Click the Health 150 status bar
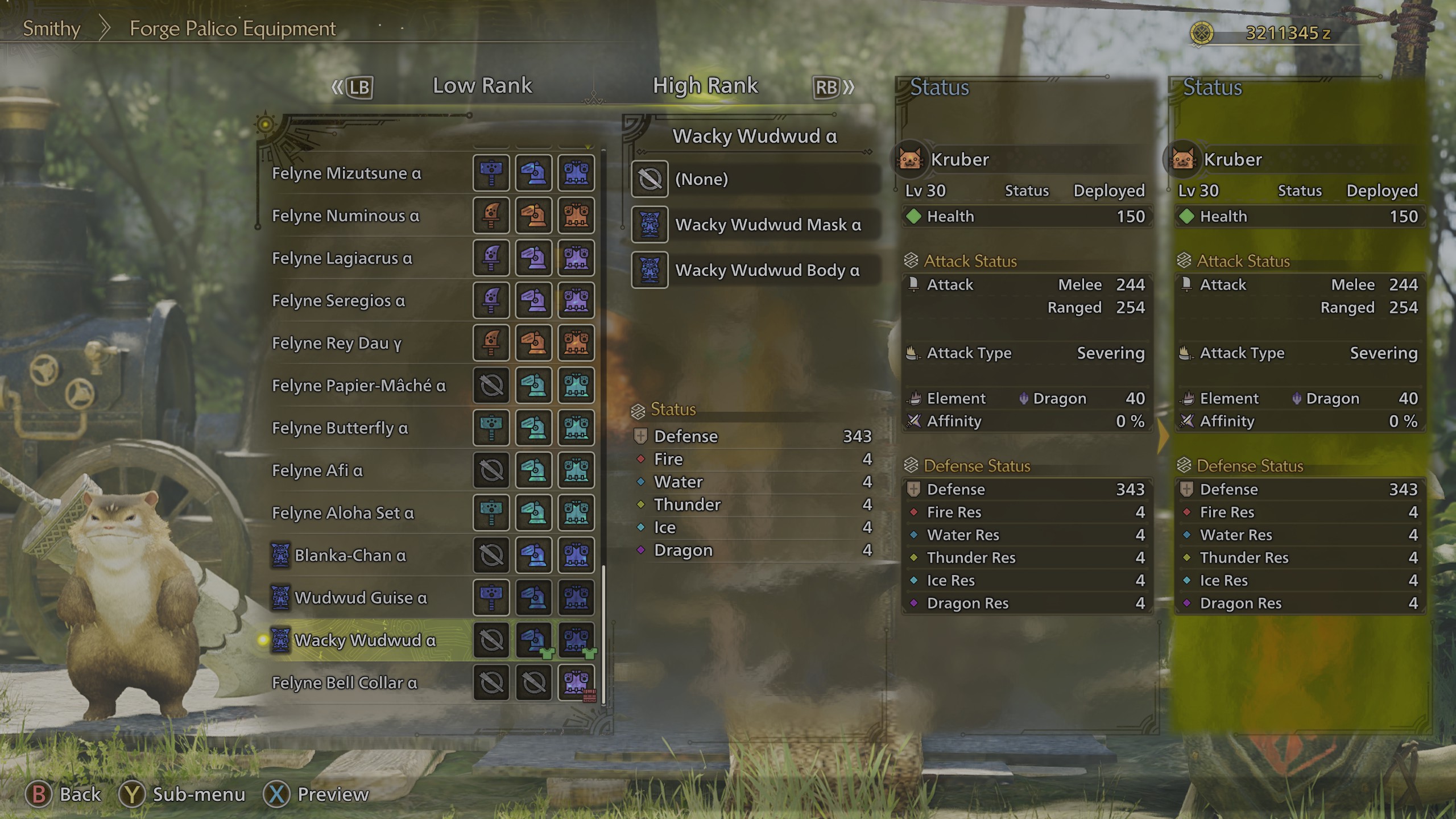This screenshot has width=1456, height=819. (1027, 217)
